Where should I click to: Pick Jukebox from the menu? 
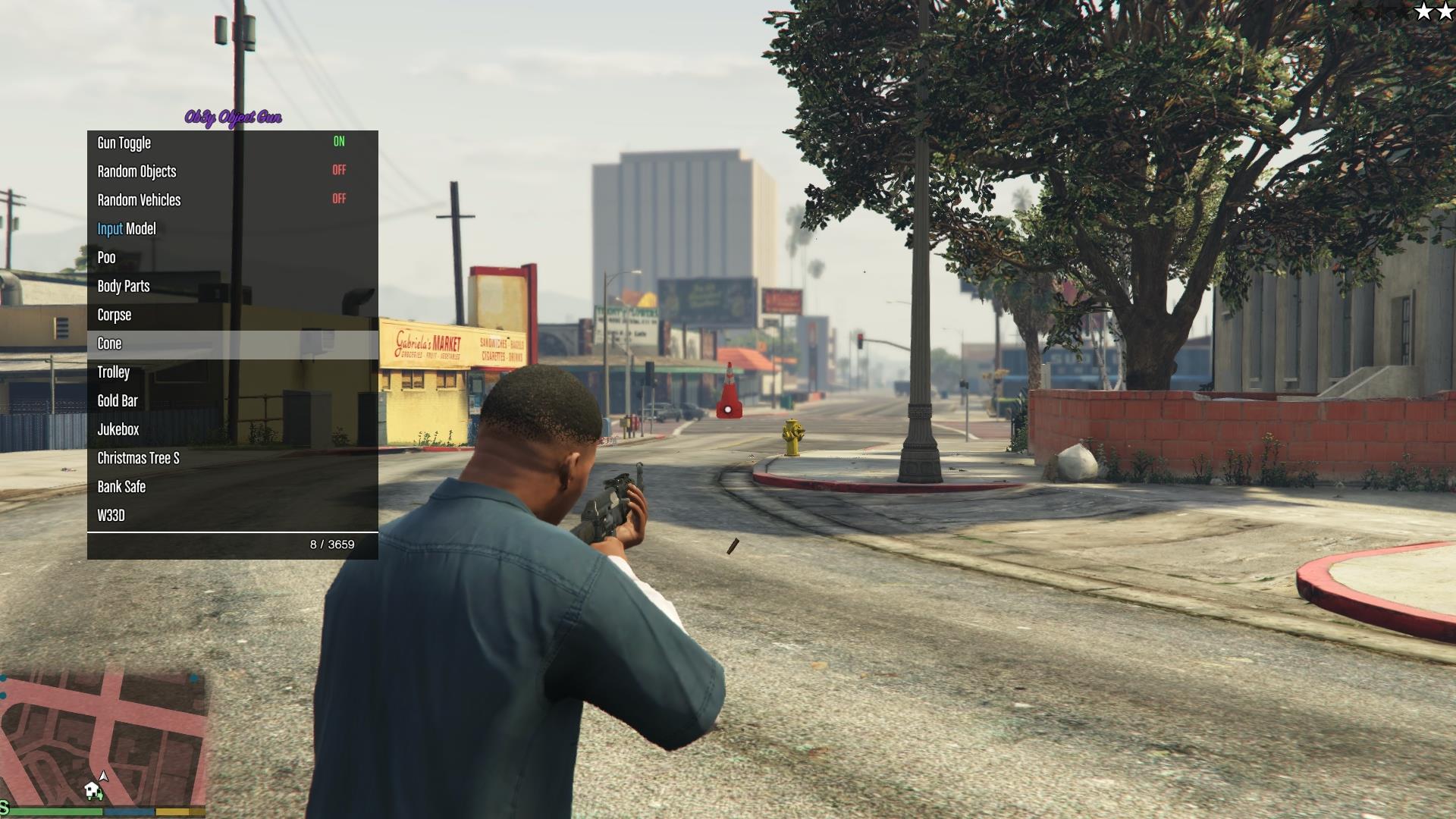click(x=232, y=430)
